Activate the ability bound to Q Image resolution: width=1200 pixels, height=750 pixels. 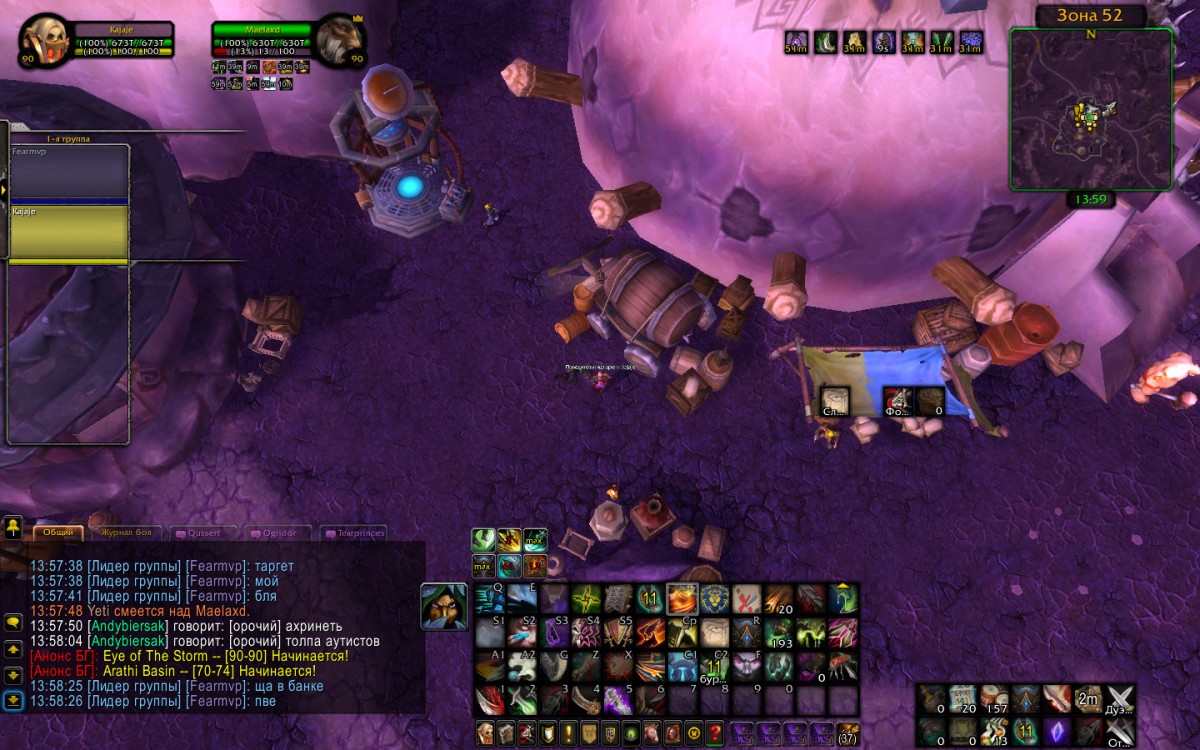tap(489, 599)
